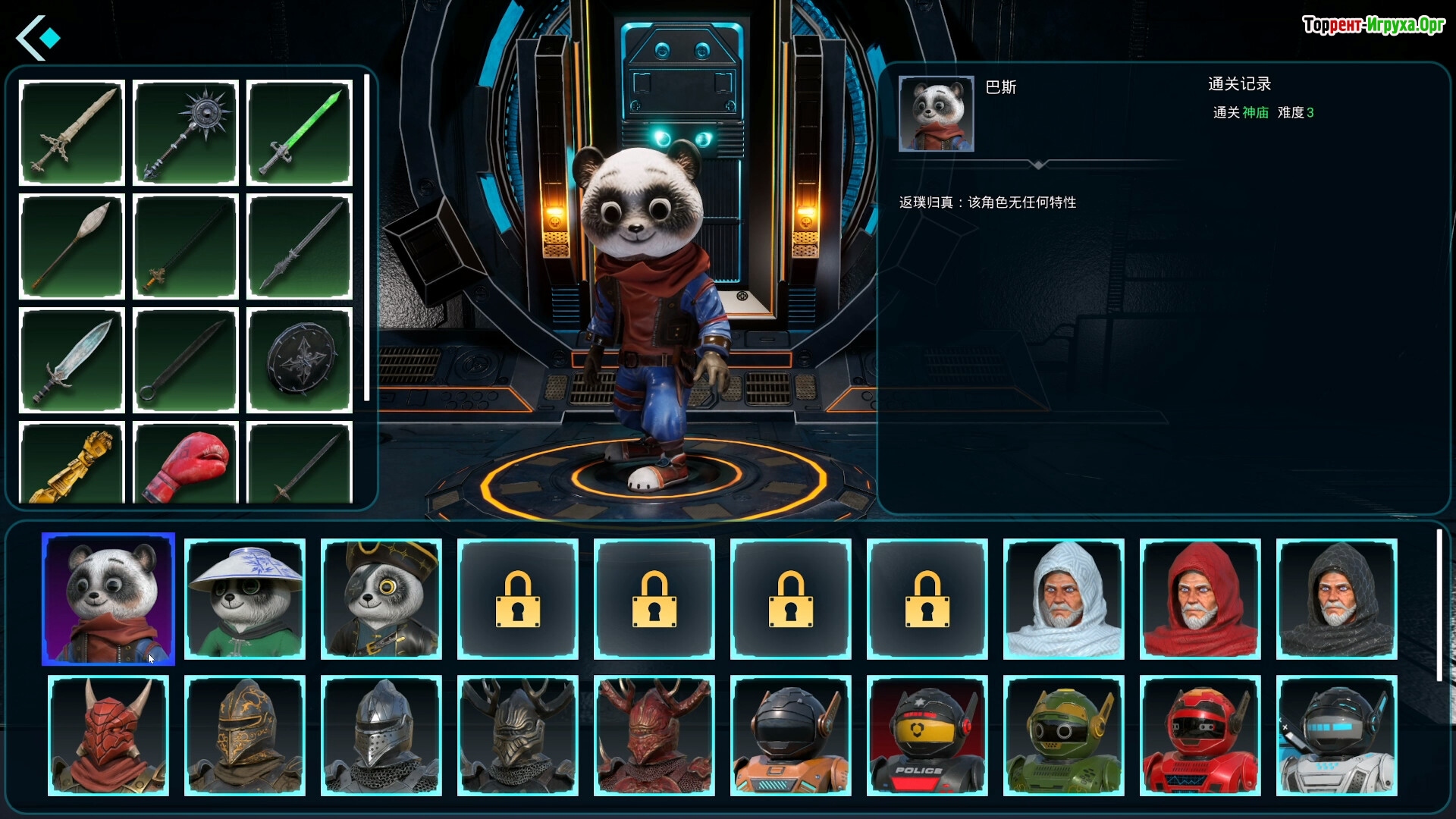Viewport: 1456px width, 819px height.
Task: Choose the leaf-bladed spear slot
Action: [72, 246]
